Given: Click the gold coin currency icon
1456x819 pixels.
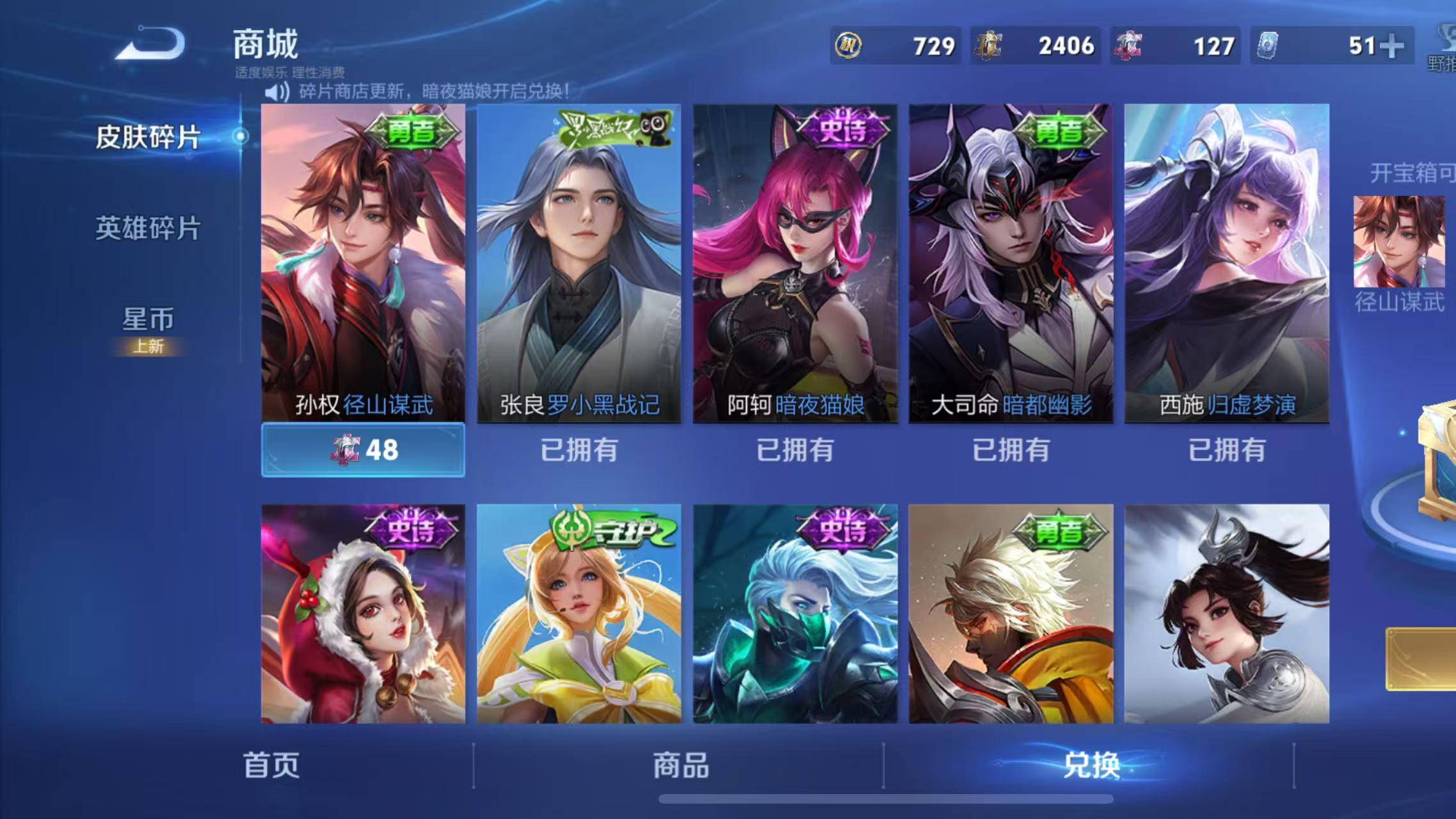Looking at the screenshot, I should click(847, 45).
